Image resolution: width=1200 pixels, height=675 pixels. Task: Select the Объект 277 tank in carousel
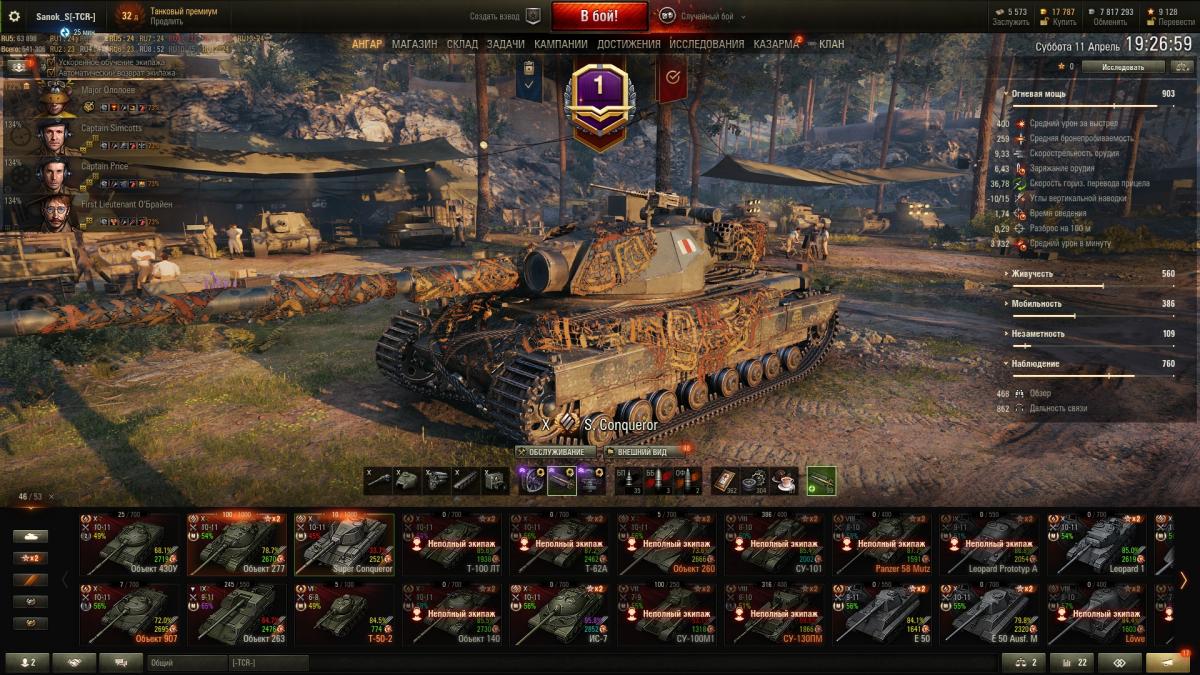click(236, 543)
